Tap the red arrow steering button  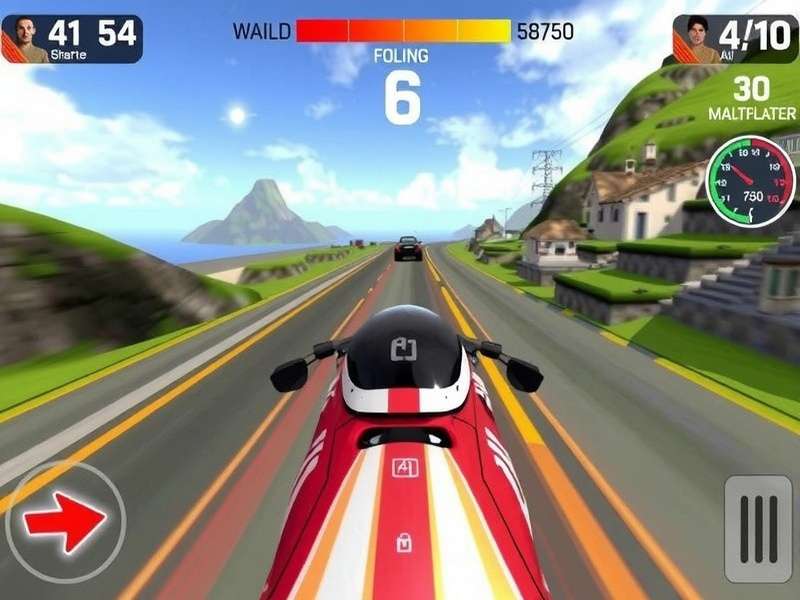(65, 521)
